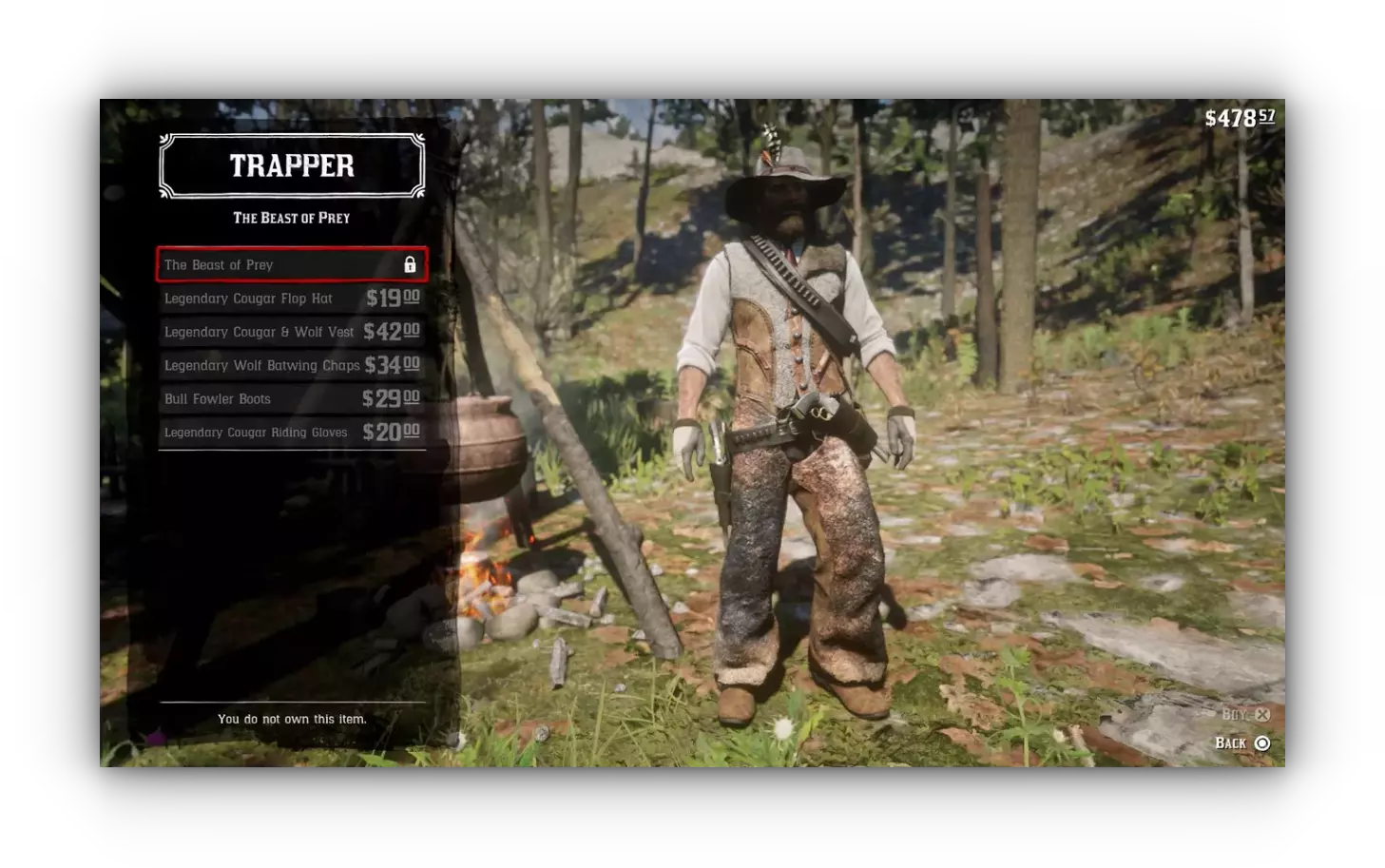Select Legendary Cougar Riding Gloves
Screen dimensions: 1385x868
pos(291,433)
